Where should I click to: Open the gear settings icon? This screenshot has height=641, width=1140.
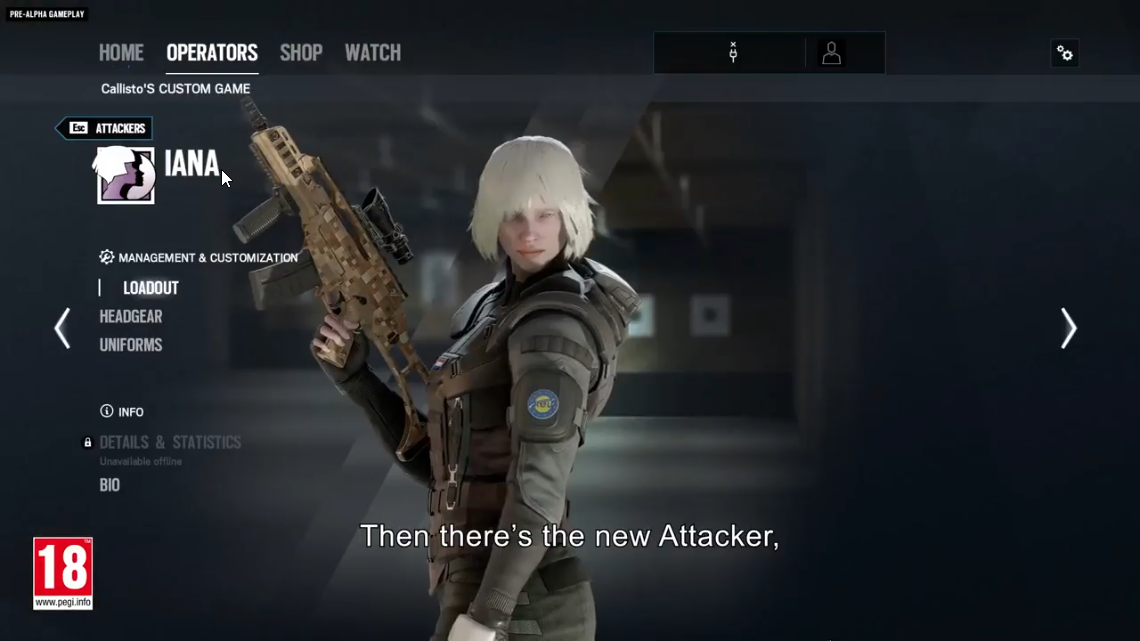point(1065,53)
